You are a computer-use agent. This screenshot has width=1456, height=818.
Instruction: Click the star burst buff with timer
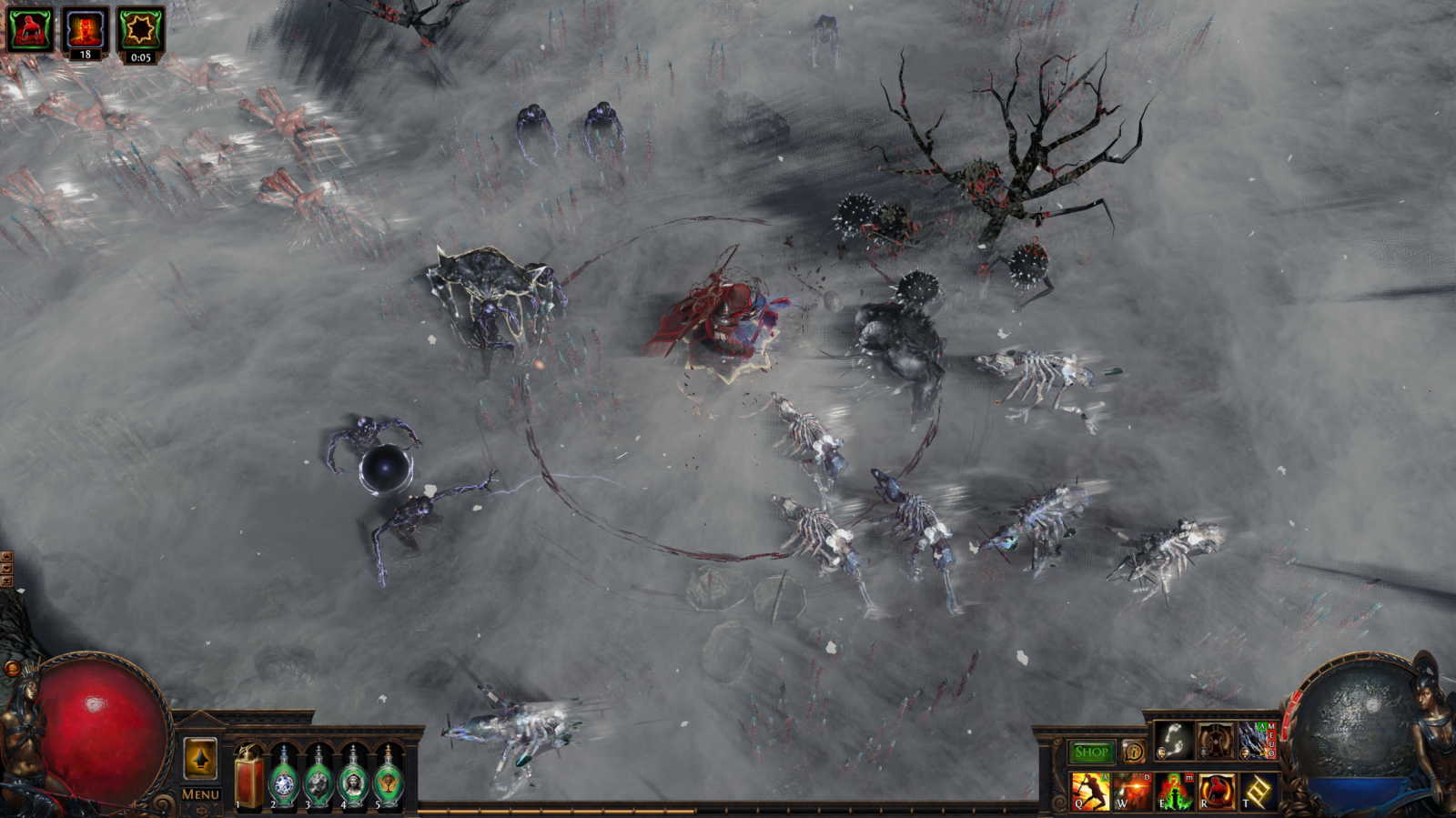pos(140,29)
